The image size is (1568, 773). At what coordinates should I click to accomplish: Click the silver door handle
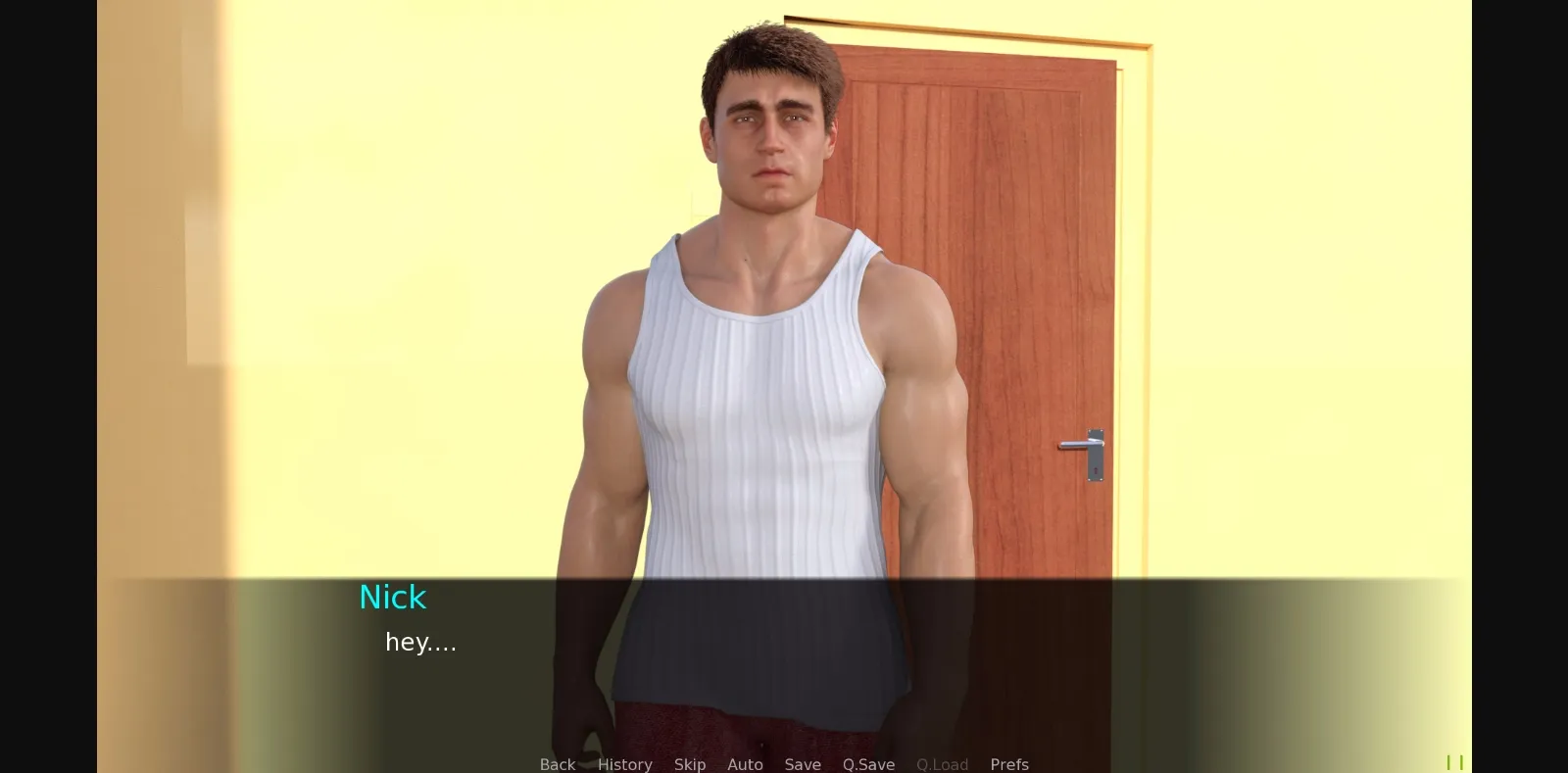1082,446
